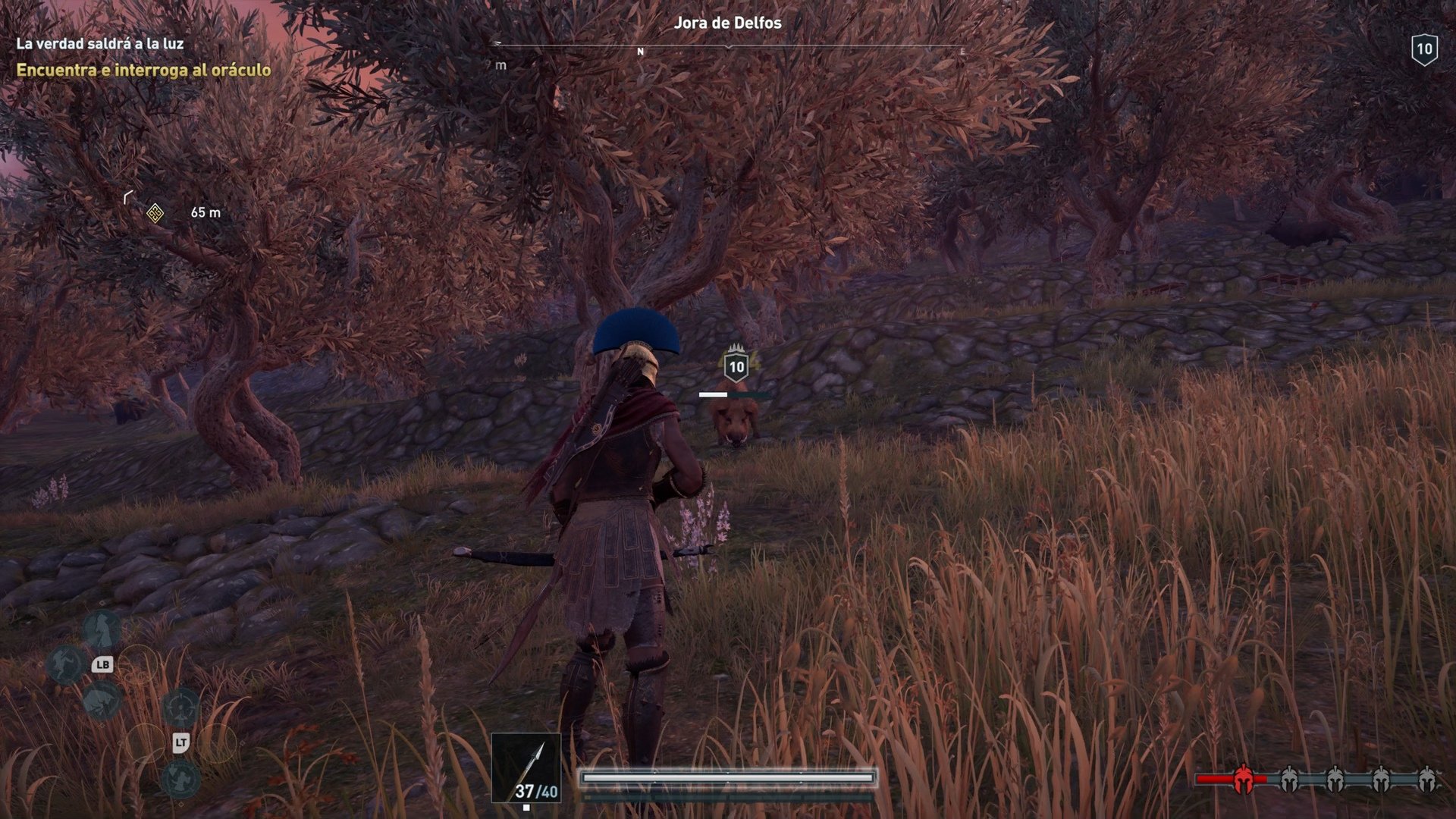This screenshot has width=1456, height=819.
Task: Select the arrow ability icon below LT
Action: click(x=180, y=780)
